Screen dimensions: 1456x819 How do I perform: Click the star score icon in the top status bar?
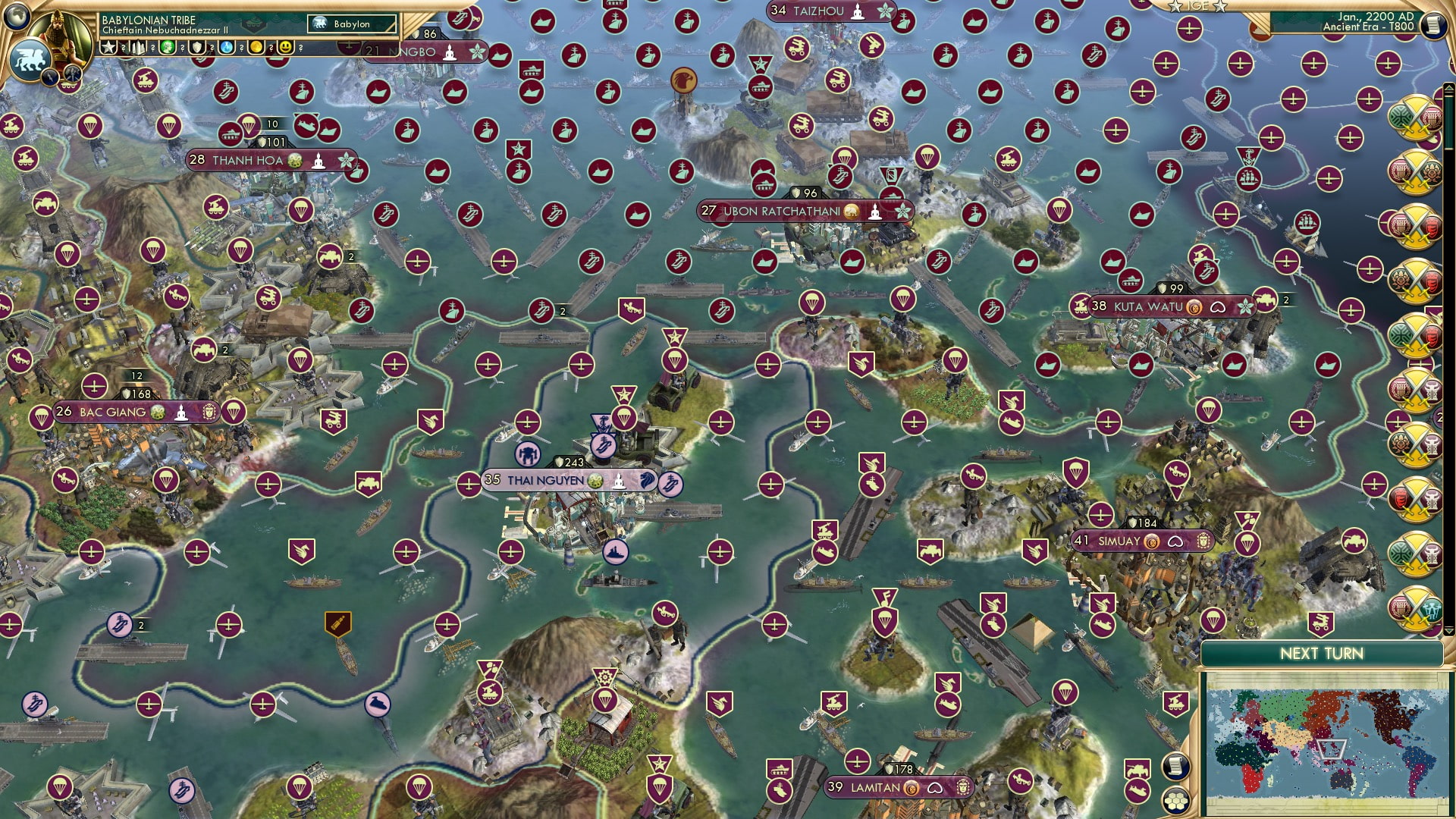[x=108, y=48]
